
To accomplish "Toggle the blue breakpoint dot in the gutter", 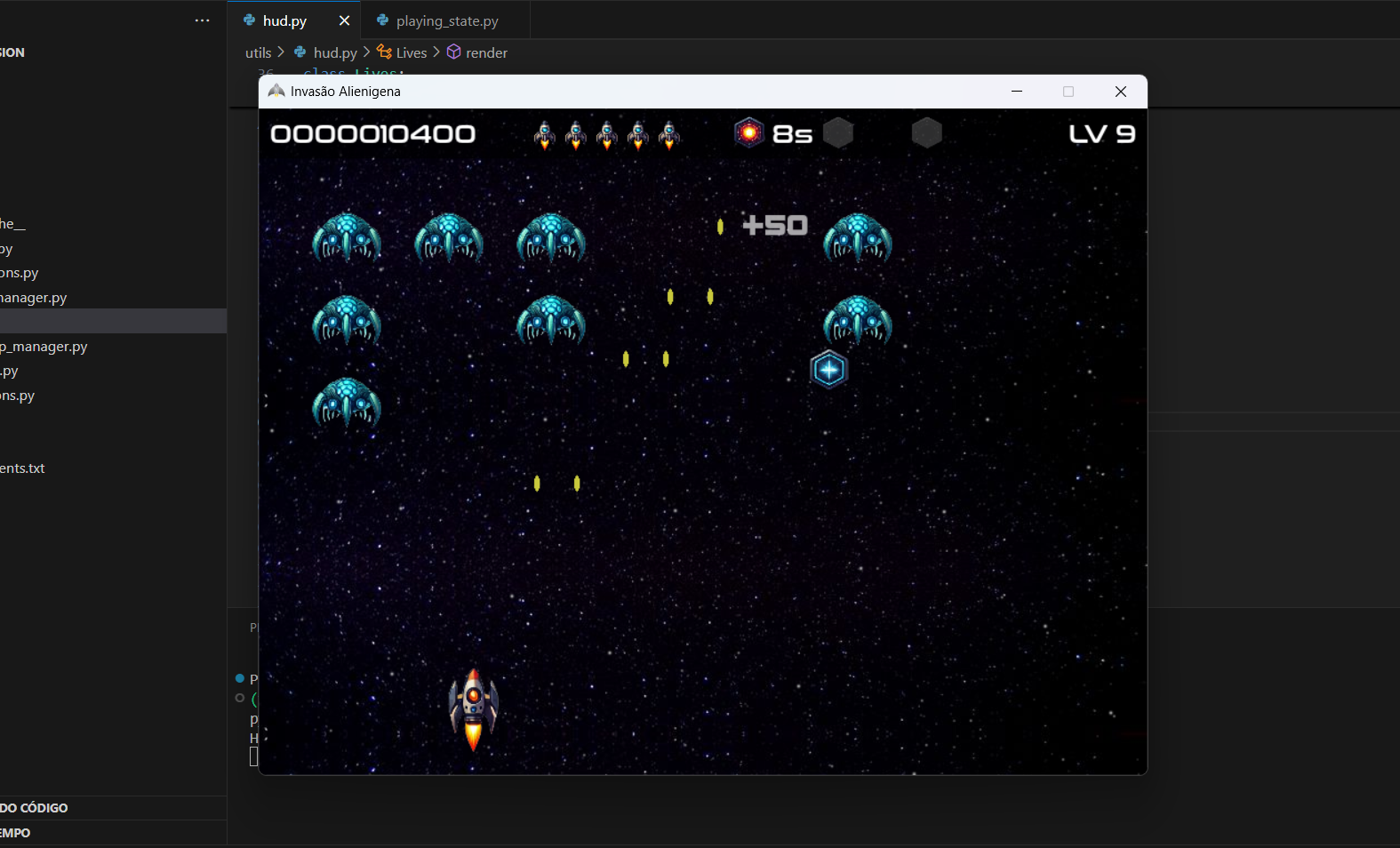I will point(240,678).
